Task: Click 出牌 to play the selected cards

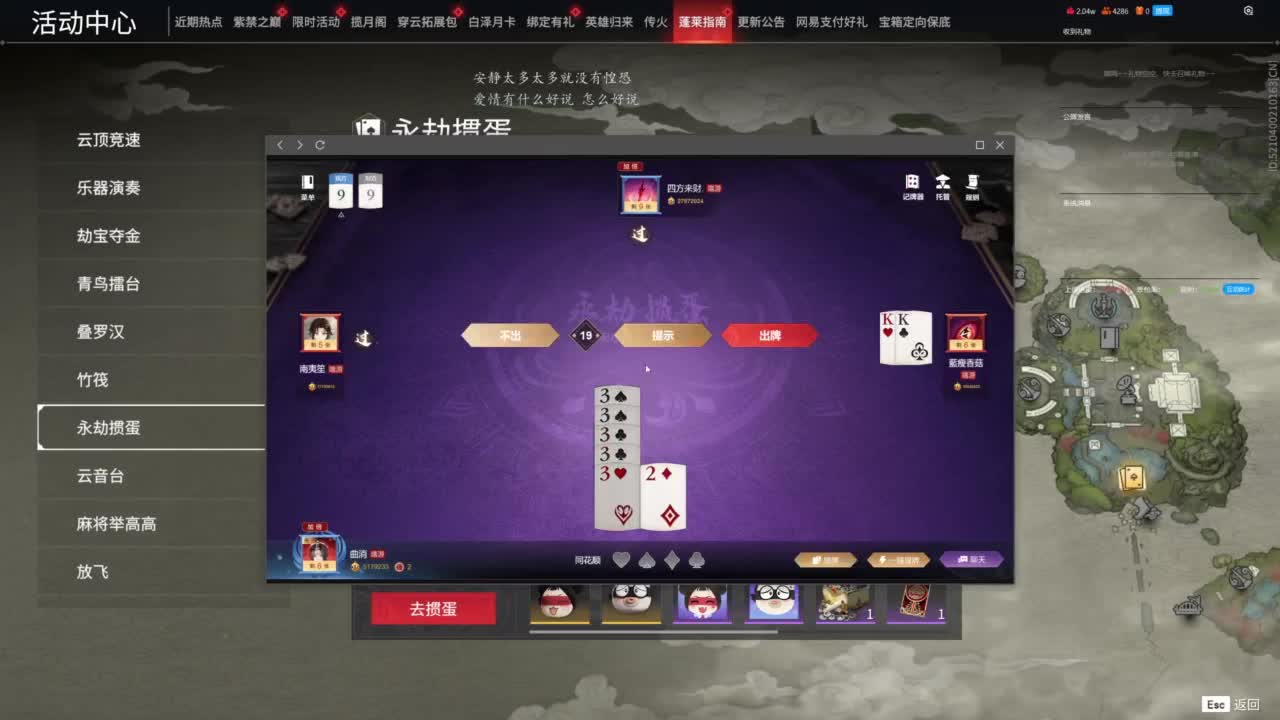Action: coord(770,335)
